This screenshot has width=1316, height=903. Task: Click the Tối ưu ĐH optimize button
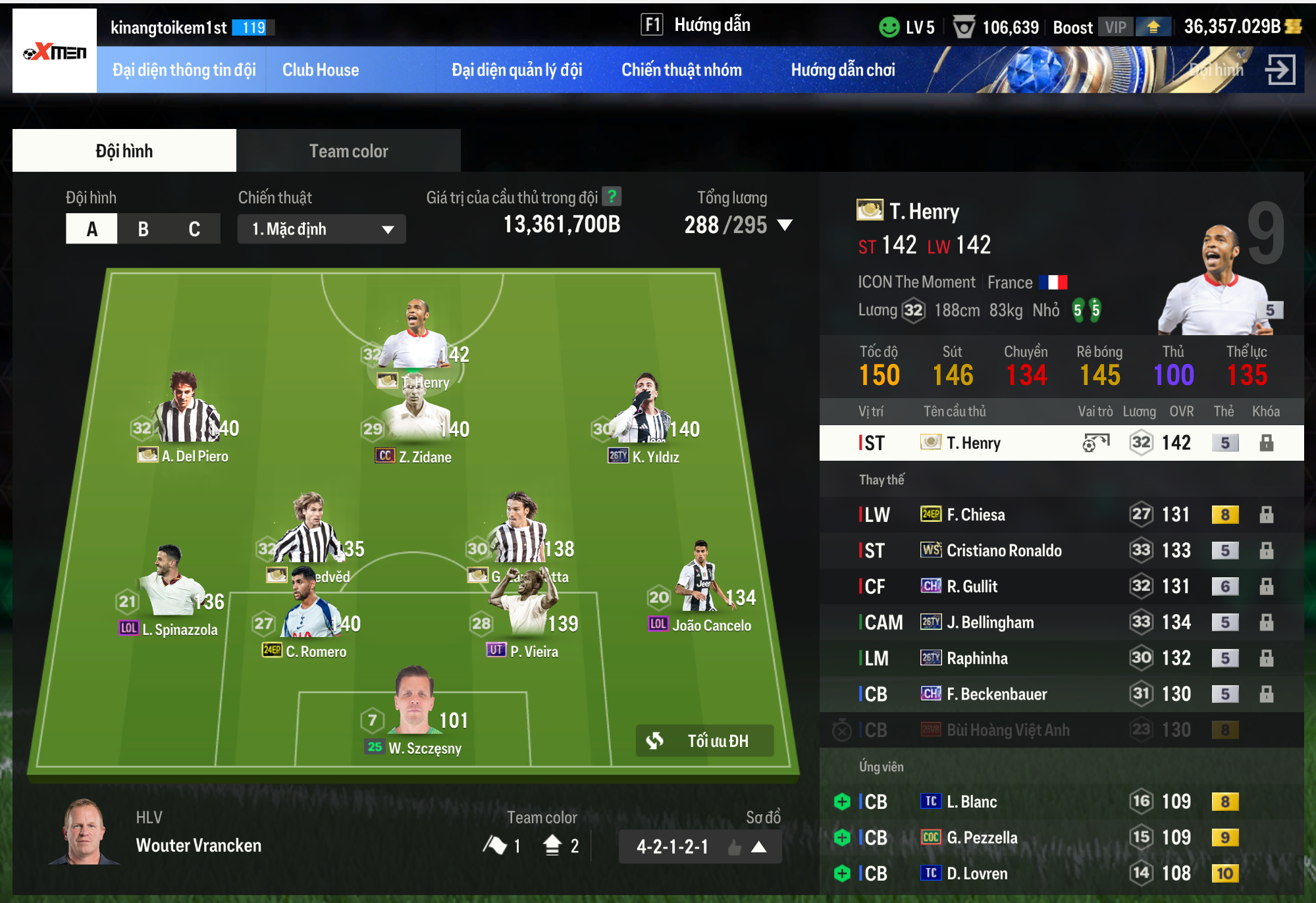tap(704, 741)
